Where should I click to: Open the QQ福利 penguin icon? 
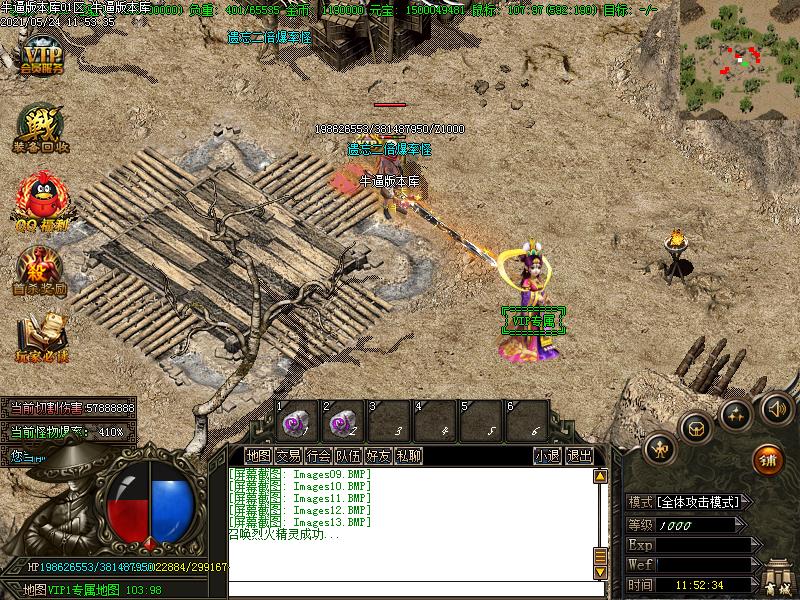40,198
